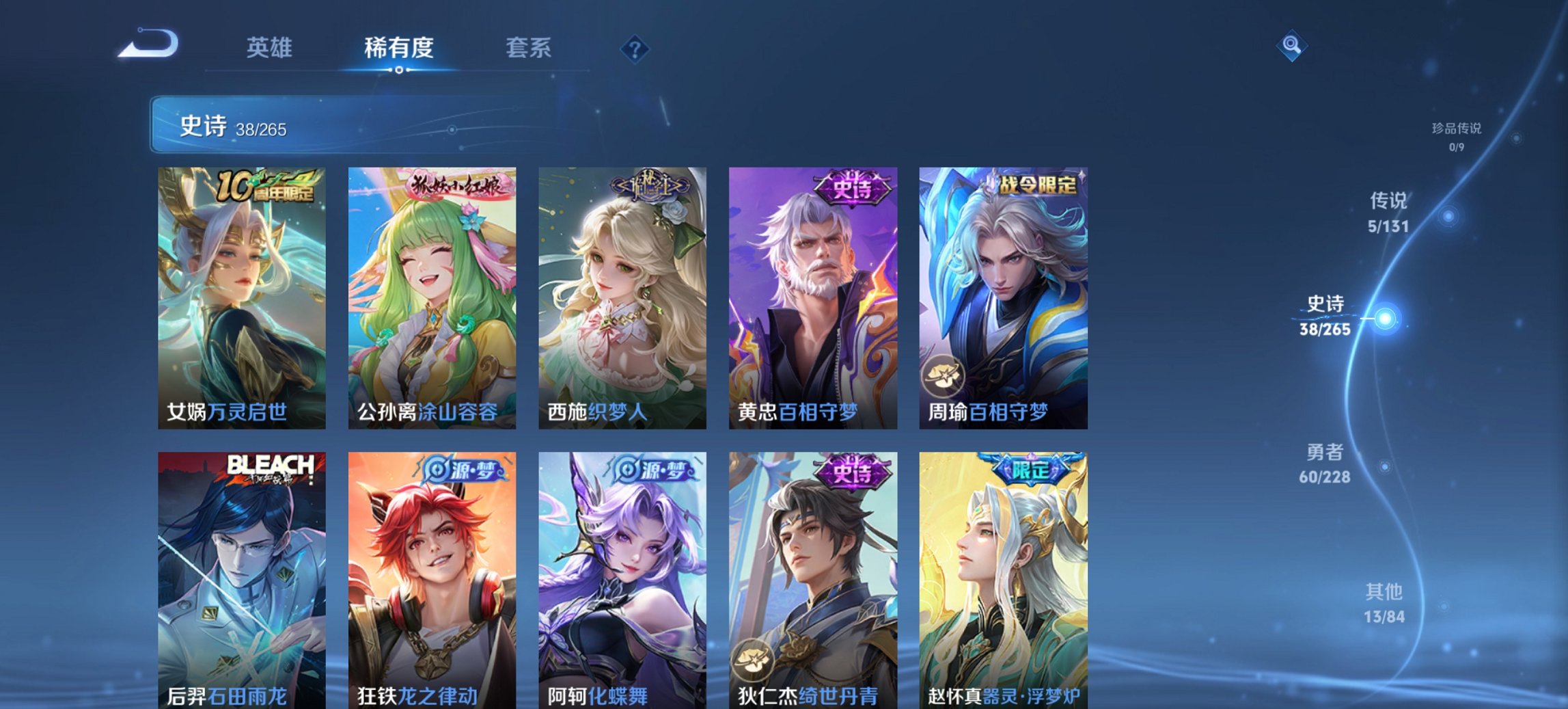Switch to the 套系 tab
The image size is (1568, 709).
tap(529, 48)
